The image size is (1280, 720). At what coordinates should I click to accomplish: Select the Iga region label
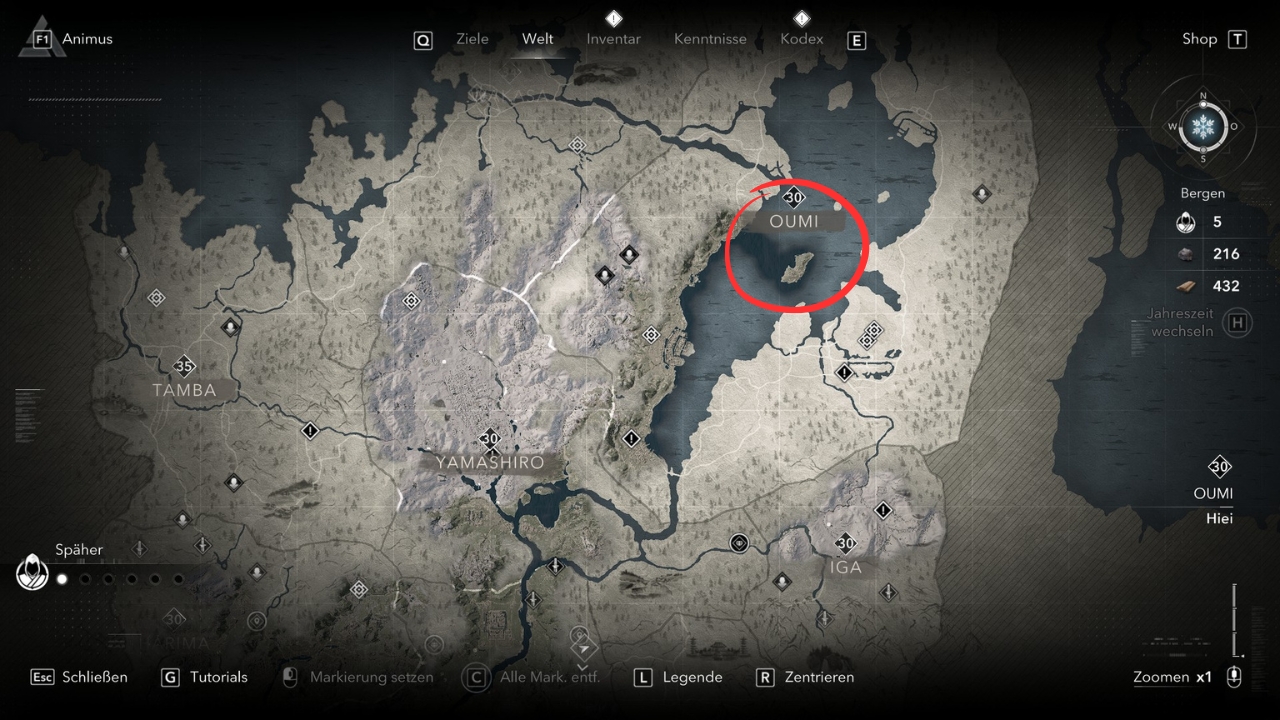(845, 567)
